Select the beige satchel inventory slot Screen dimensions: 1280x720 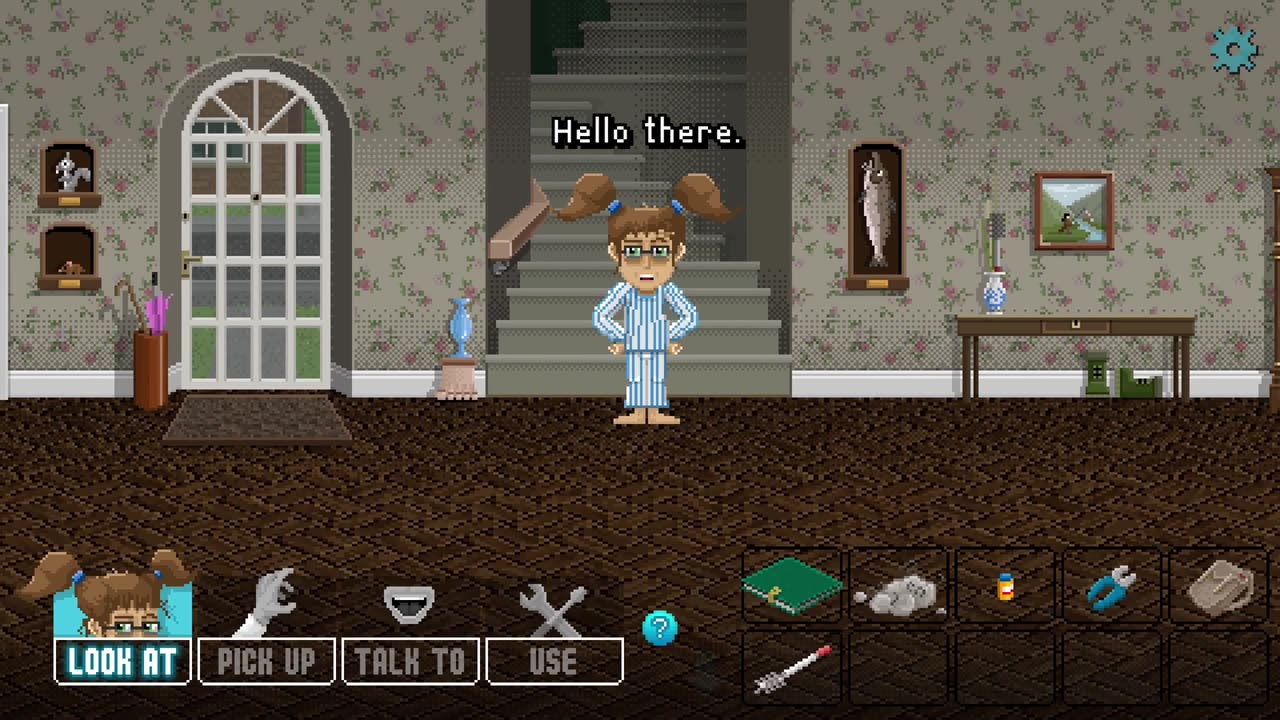[1219, 587]
